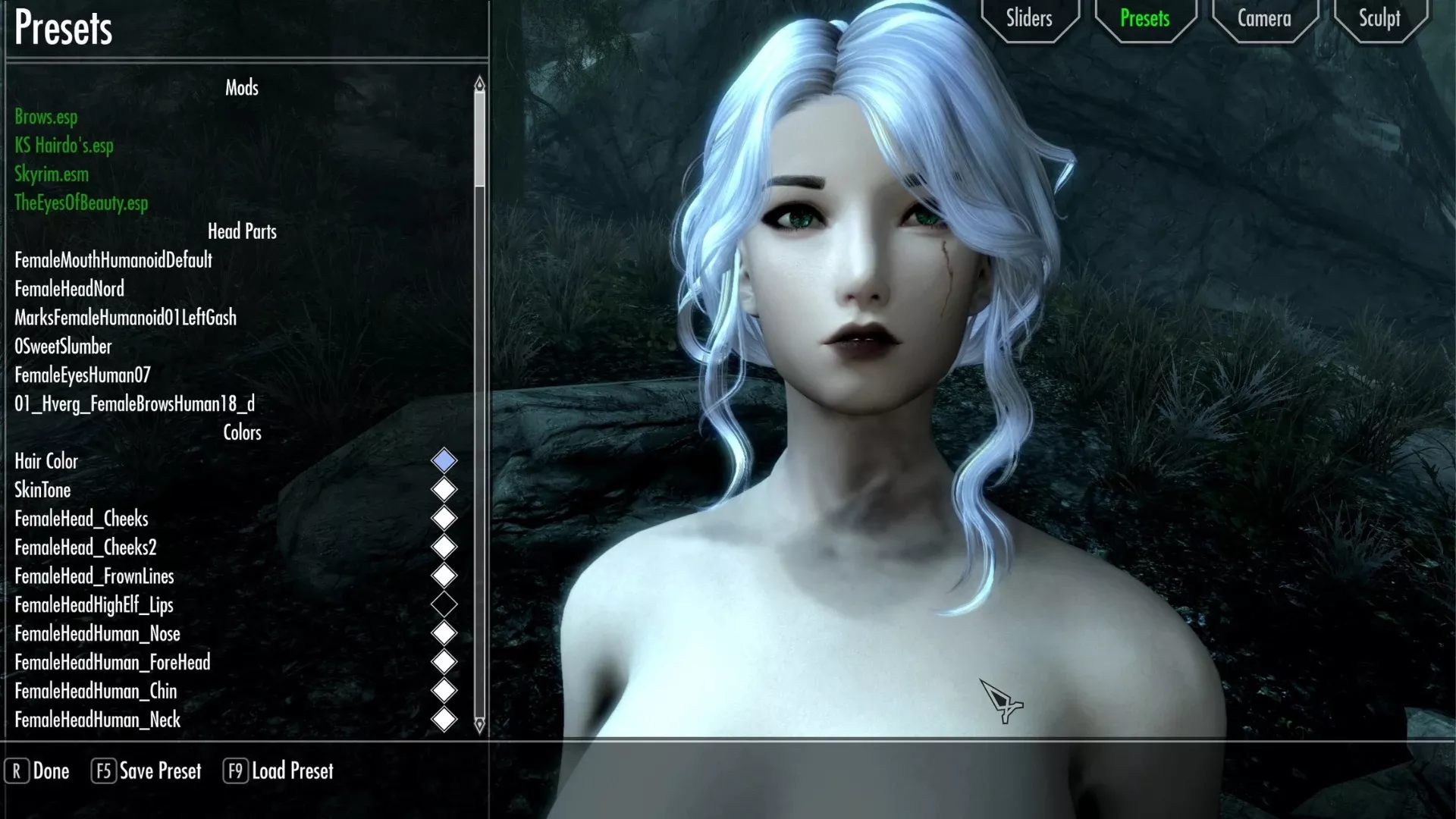Click the FemaleHeadHuman_Neck color diamond
The height and width of the screenshot is (819, 1456).
tap(444, 720)
